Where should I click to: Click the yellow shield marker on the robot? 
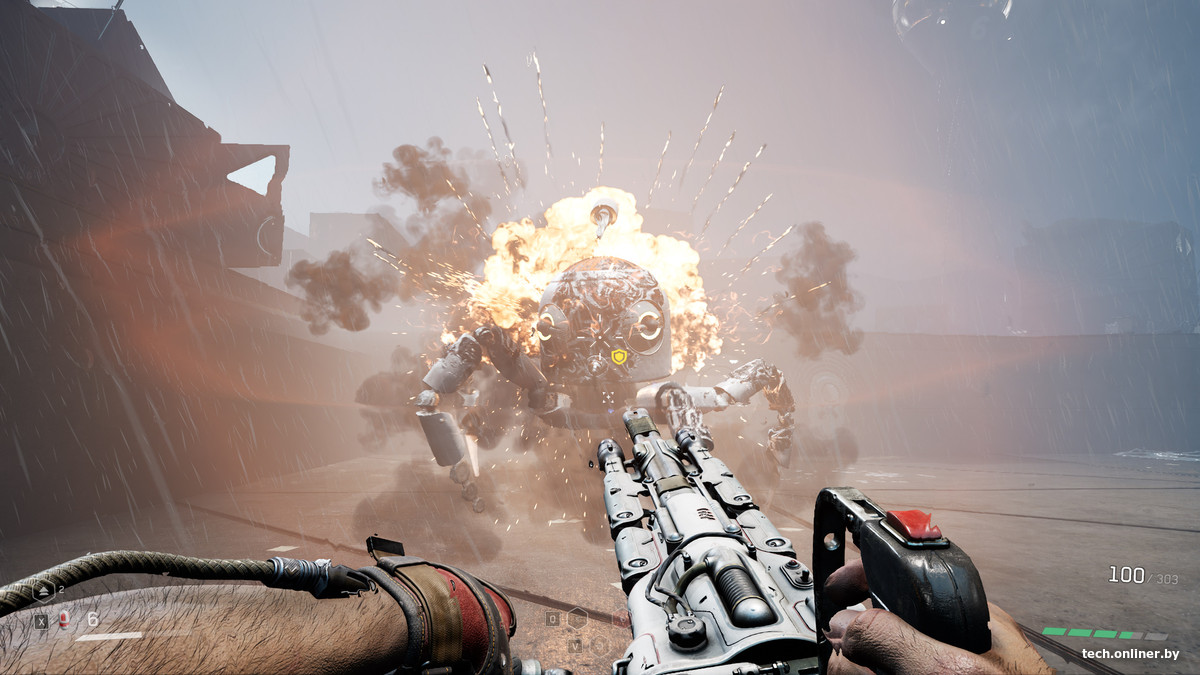tap(619, 356)
